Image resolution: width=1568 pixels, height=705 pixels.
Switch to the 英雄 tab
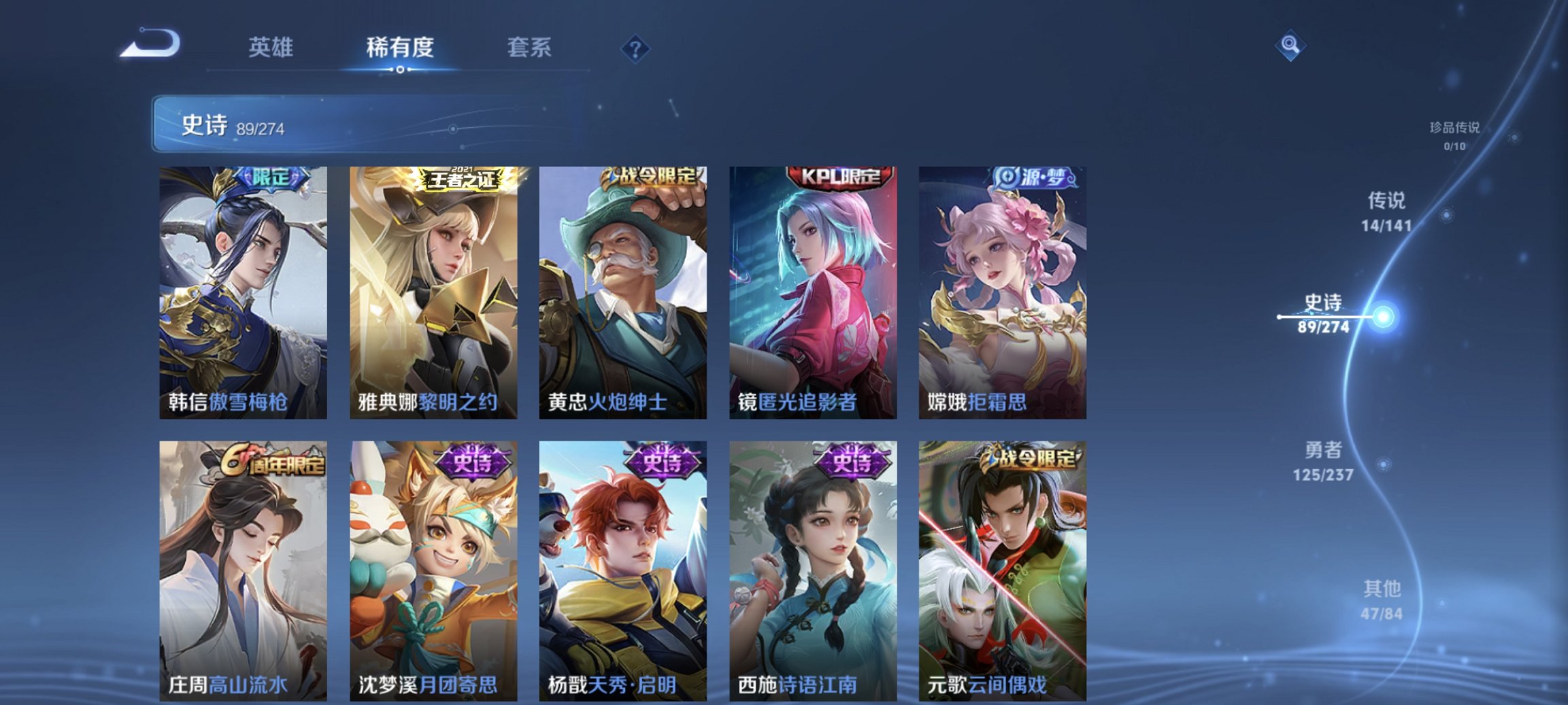272,46
